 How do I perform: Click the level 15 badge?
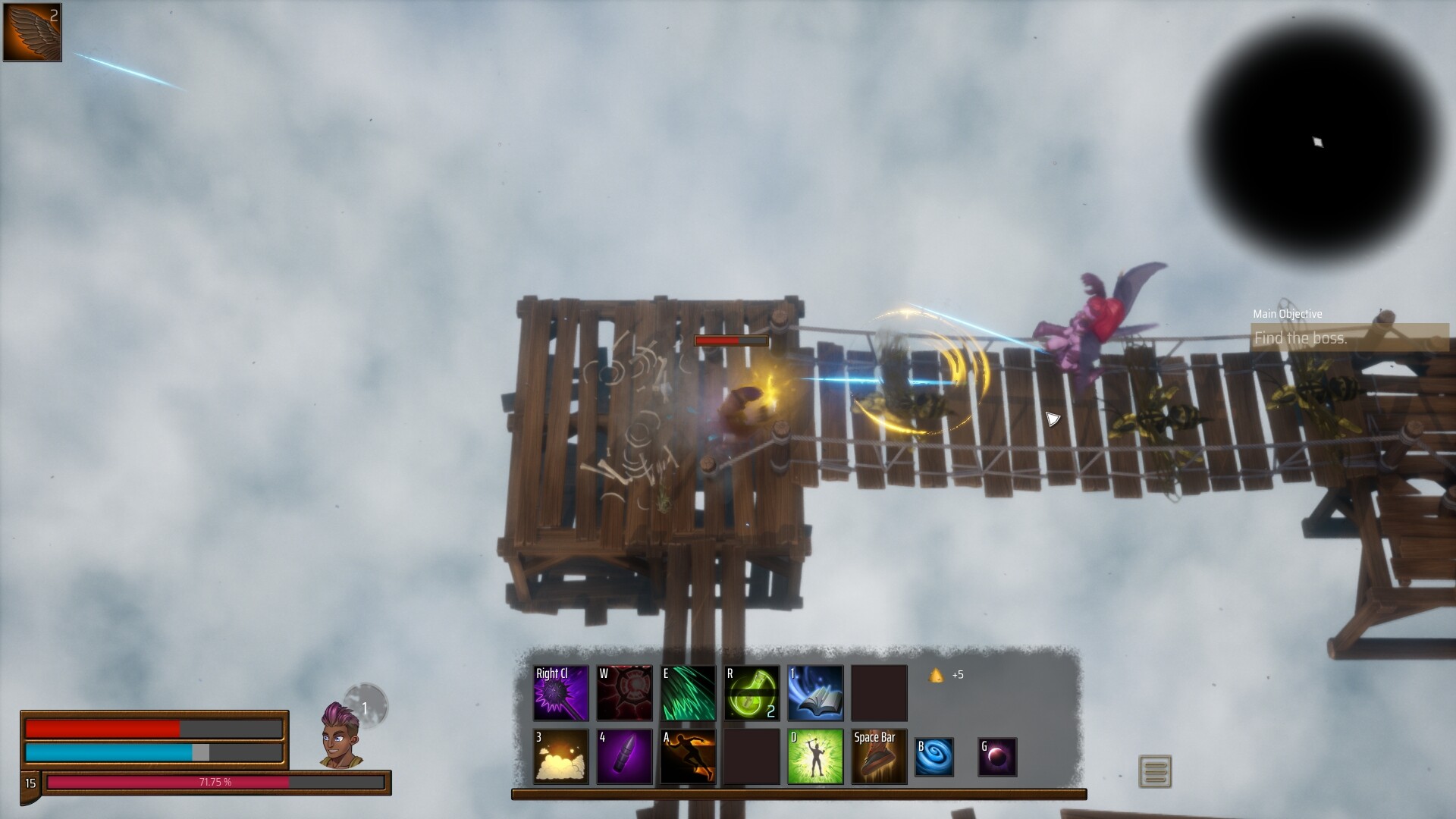click(x=30, y=782)
